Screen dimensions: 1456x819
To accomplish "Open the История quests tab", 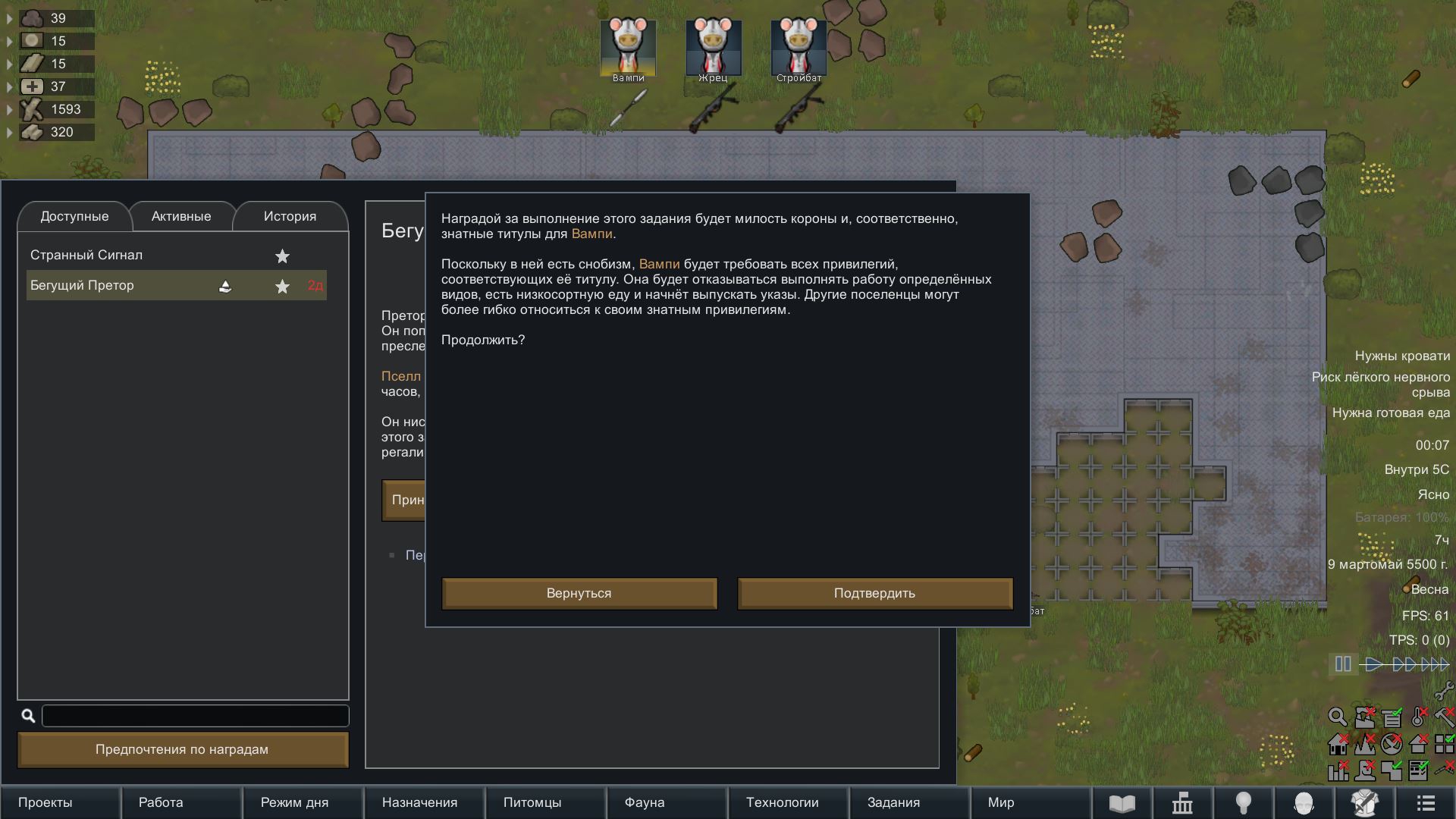I will tap(290, 216).
